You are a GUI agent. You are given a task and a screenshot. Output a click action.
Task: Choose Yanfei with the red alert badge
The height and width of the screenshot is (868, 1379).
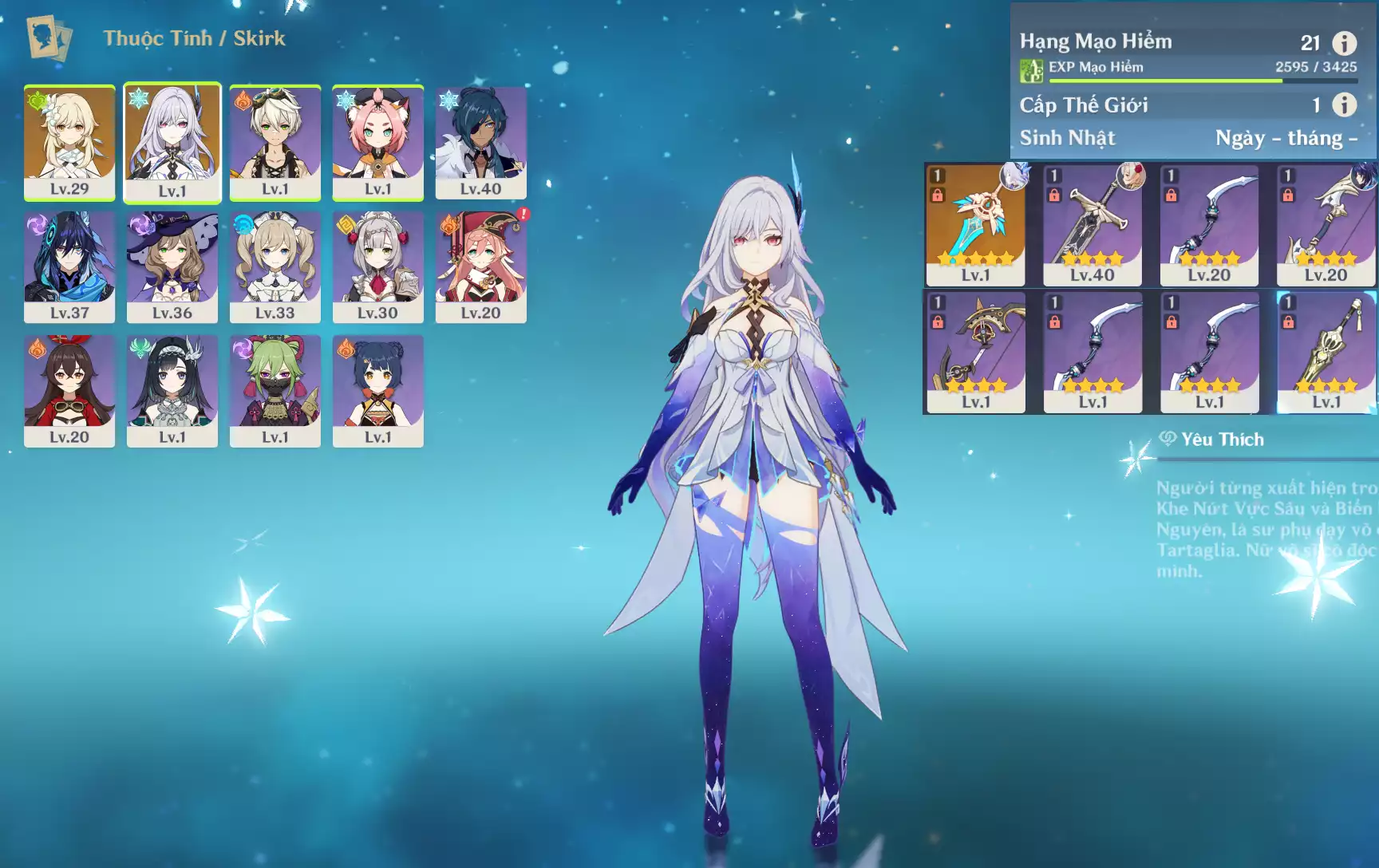[480, 266]
